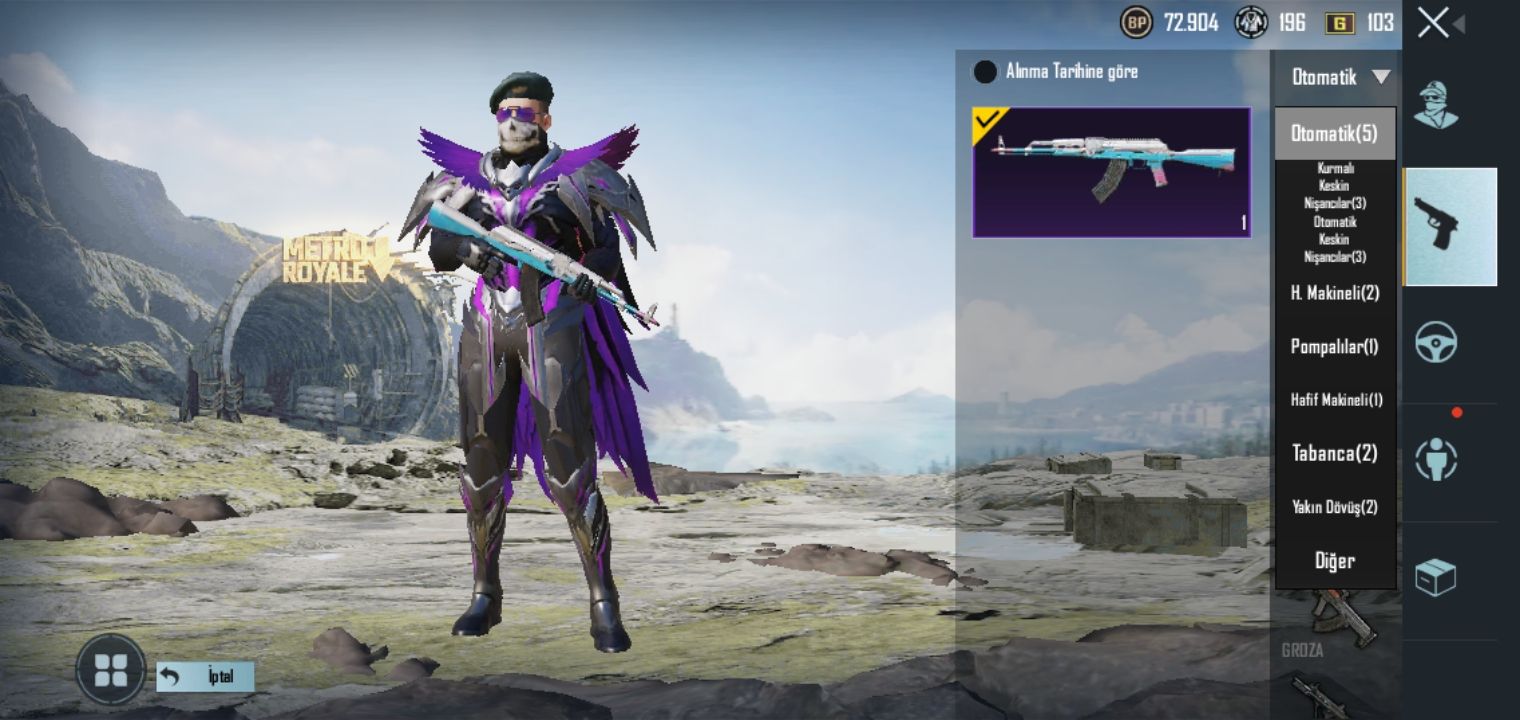Viewport: 1520px width, 720px height.
Task: Select the Pompalılar(1) category
Action: (x=1334, y=346)
